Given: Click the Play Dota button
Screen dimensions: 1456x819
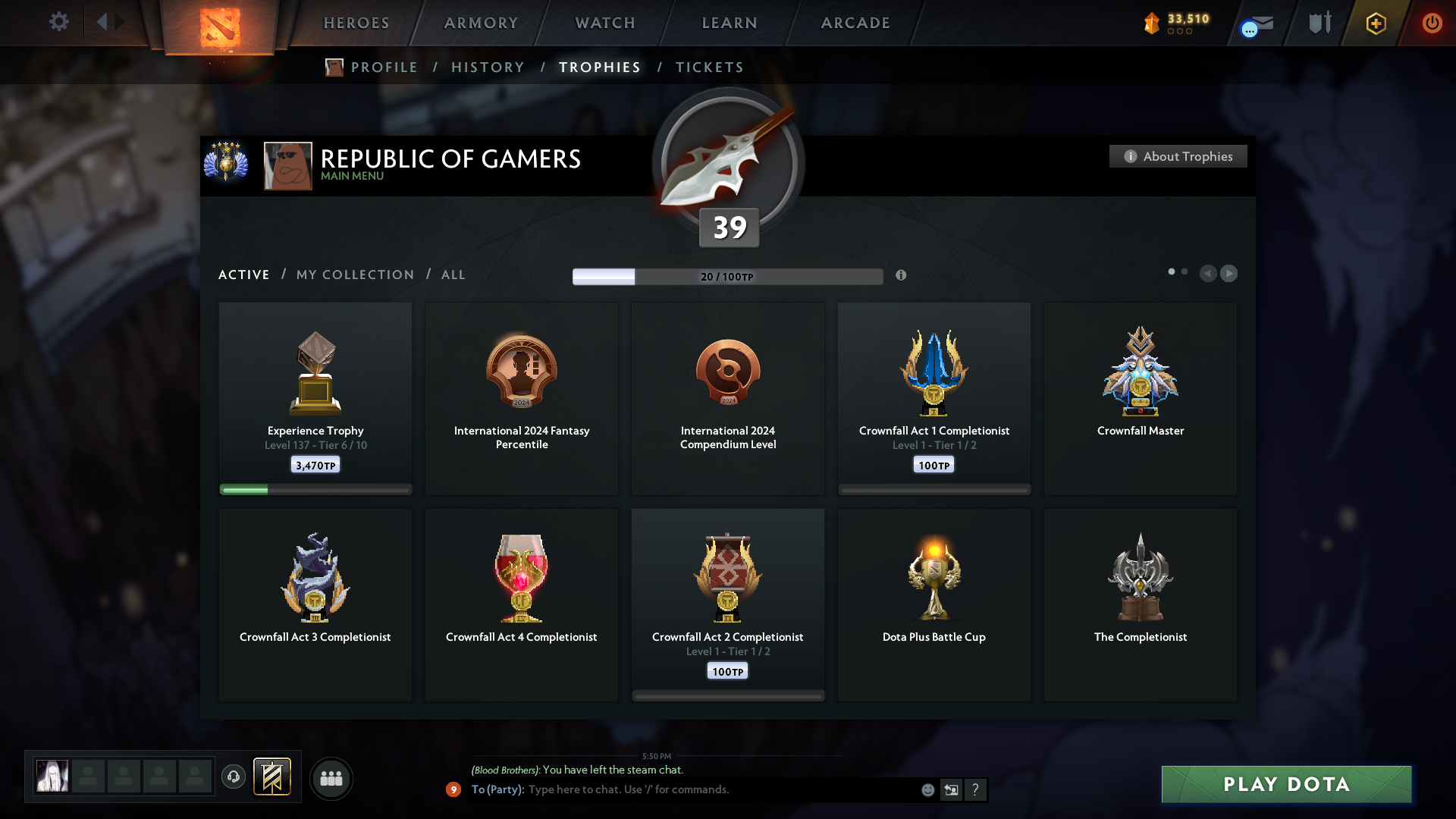Looking at the screenshot, I should [1285, 785].
